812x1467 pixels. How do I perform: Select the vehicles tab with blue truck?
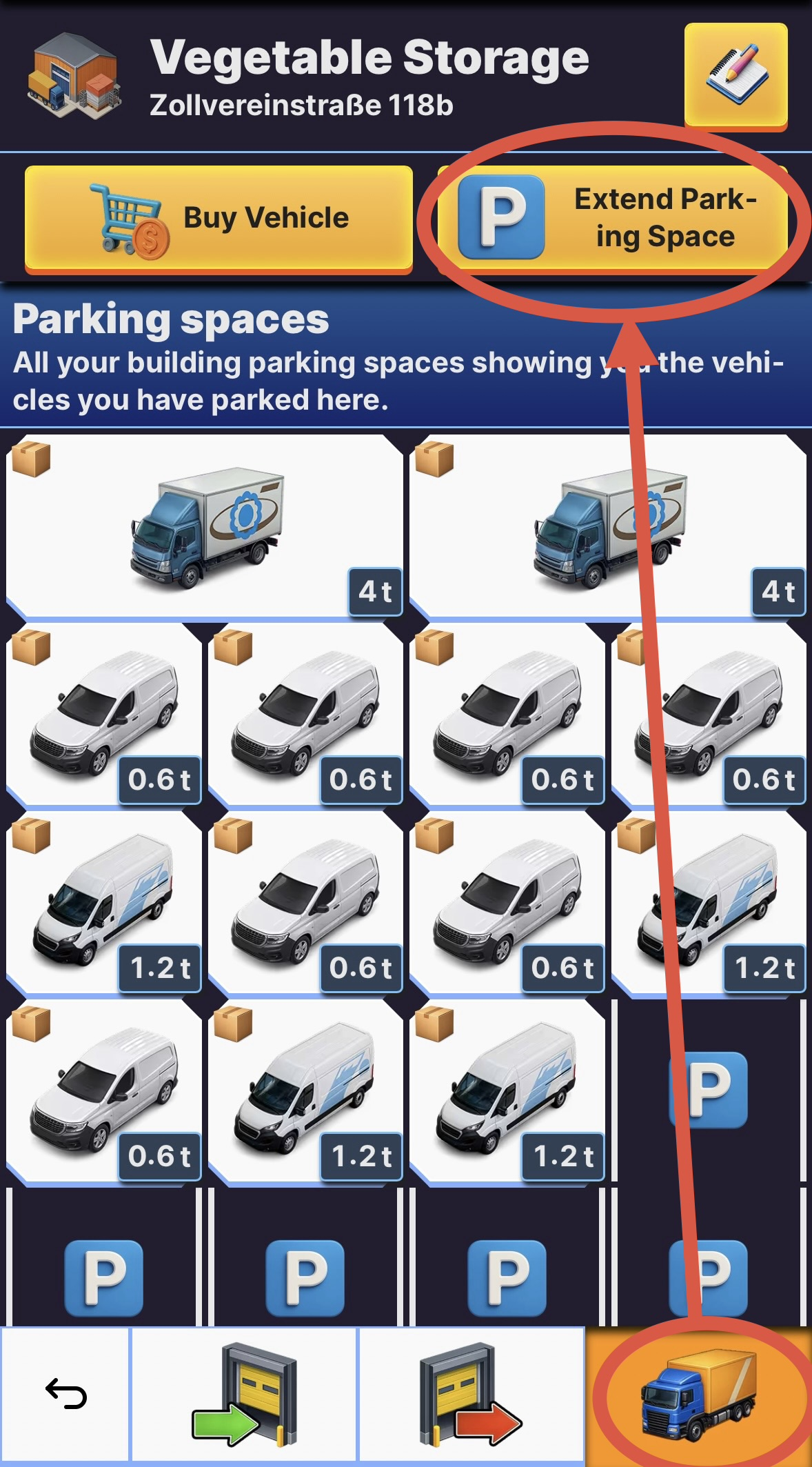pyautogui.click(x=698, y=1394)
